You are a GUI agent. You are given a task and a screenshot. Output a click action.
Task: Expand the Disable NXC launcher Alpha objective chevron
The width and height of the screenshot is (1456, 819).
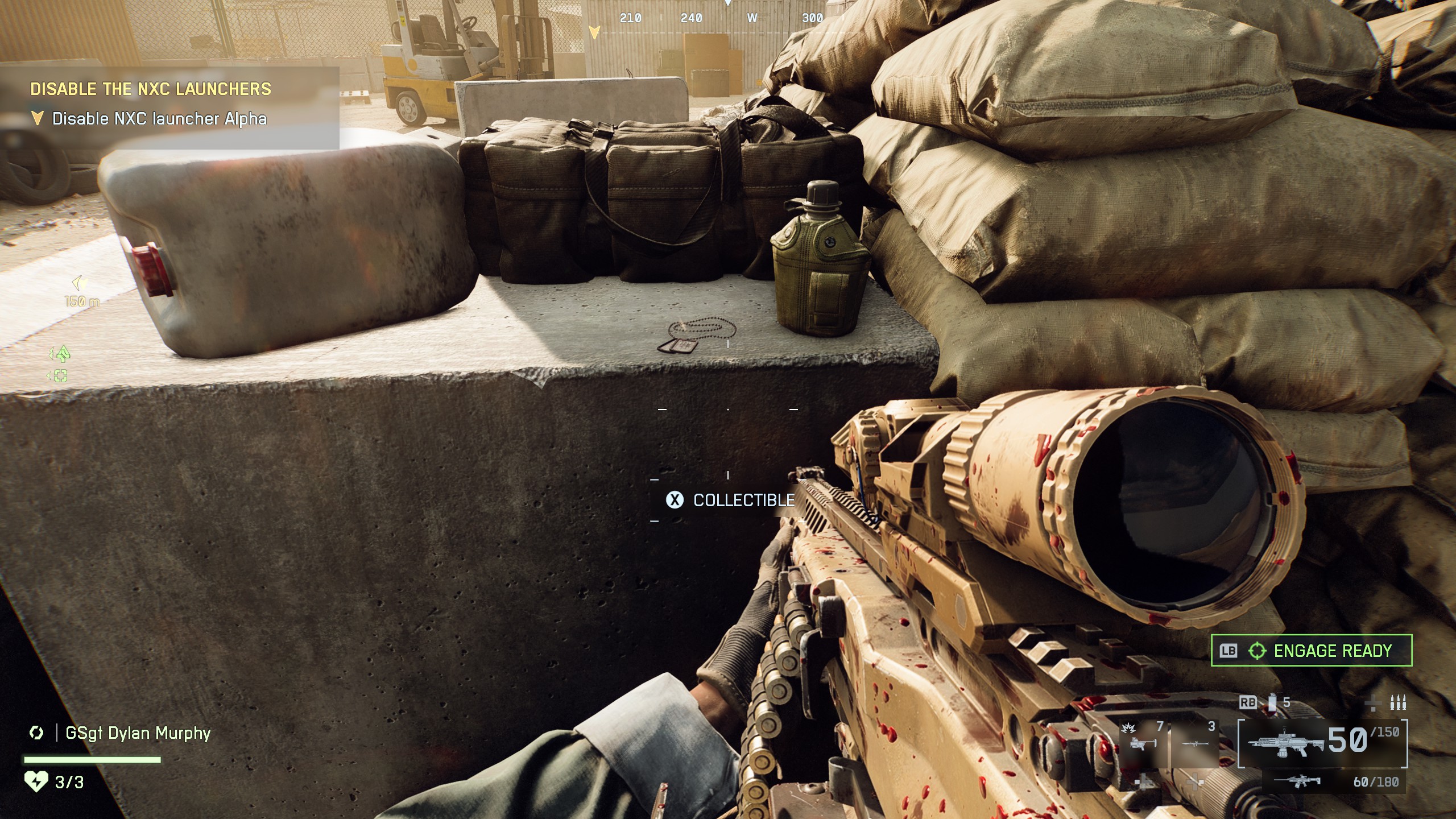pos(38,118)
